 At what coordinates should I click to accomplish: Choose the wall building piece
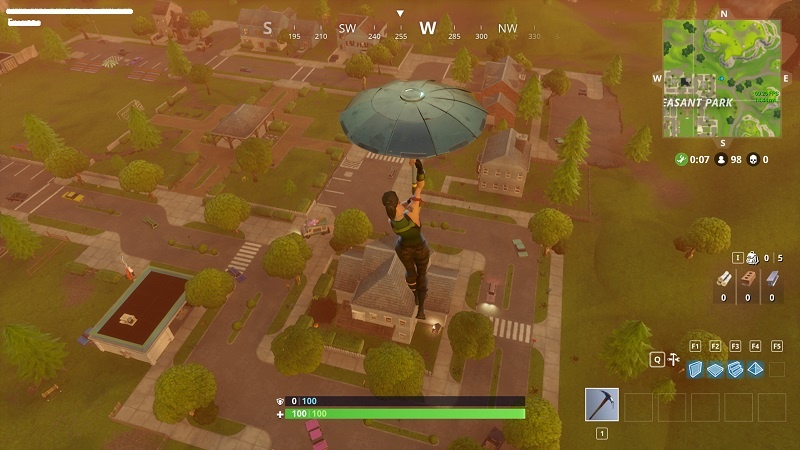(696, 369)
